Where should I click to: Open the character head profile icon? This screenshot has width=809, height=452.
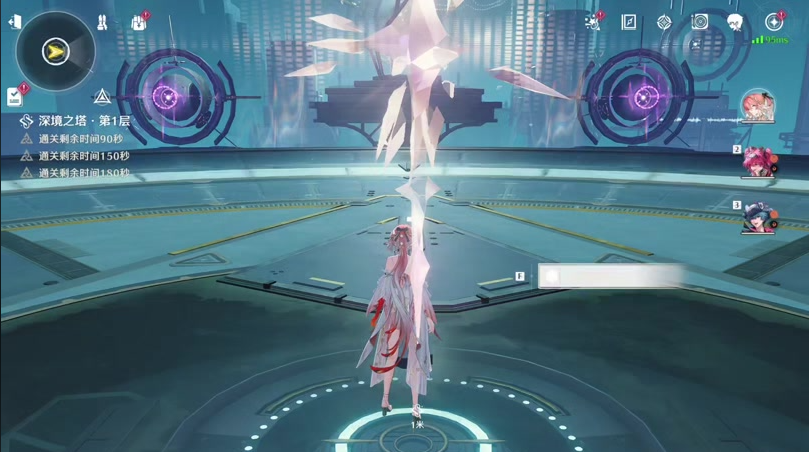[735, 22]
